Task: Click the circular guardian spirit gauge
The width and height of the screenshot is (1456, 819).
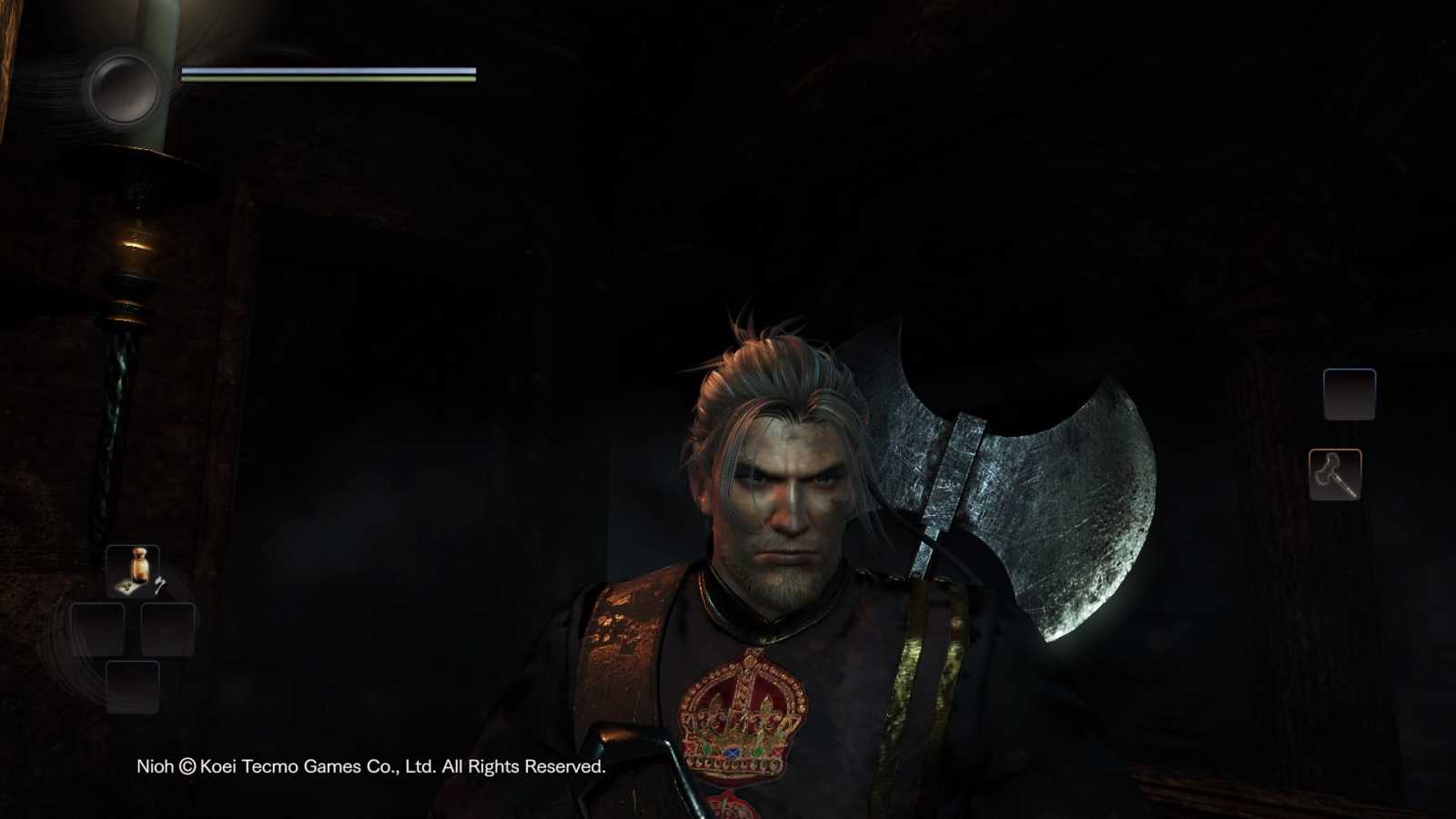Action: pyautogui.click(x=123, y=87)
